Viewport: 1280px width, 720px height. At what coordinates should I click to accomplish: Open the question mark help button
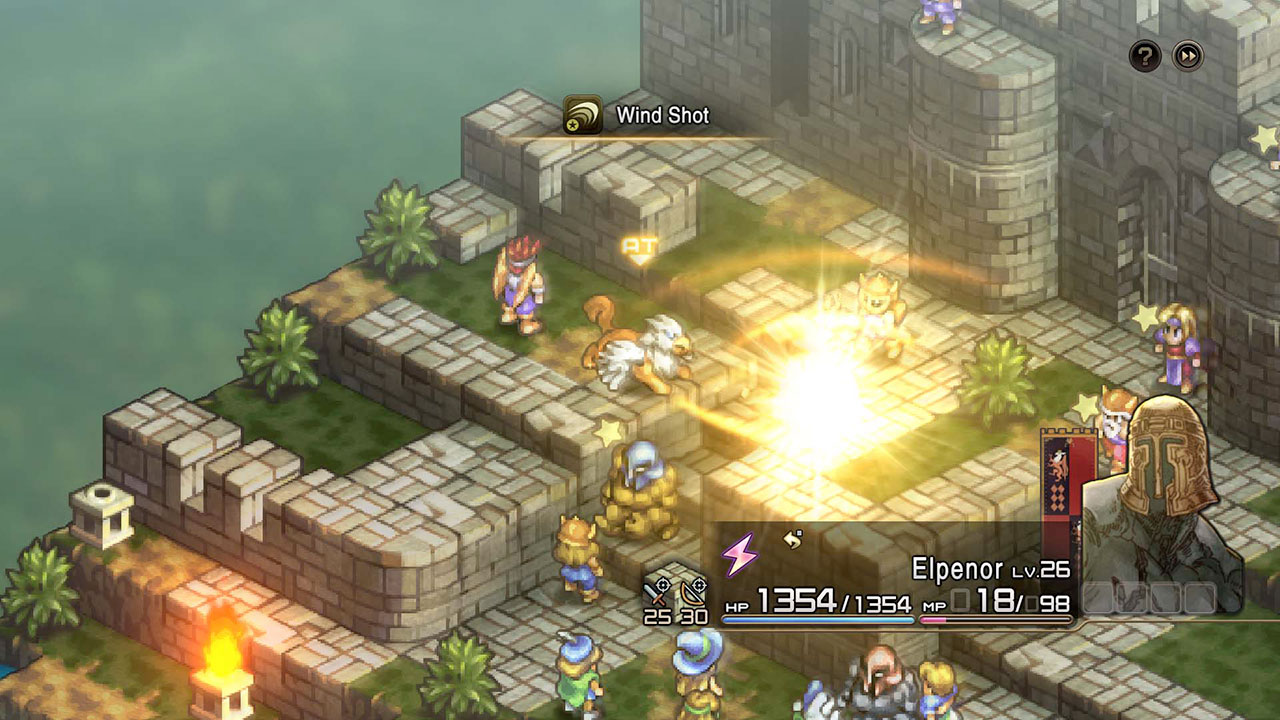coord(1145,56)
